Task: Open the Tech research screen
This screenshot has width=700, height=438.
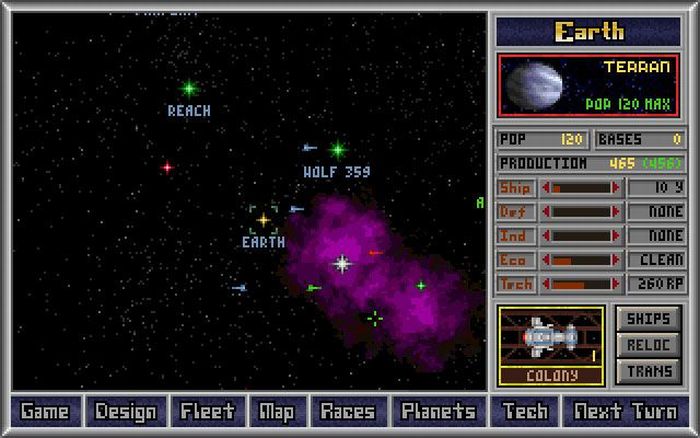Action: (525, 411)
